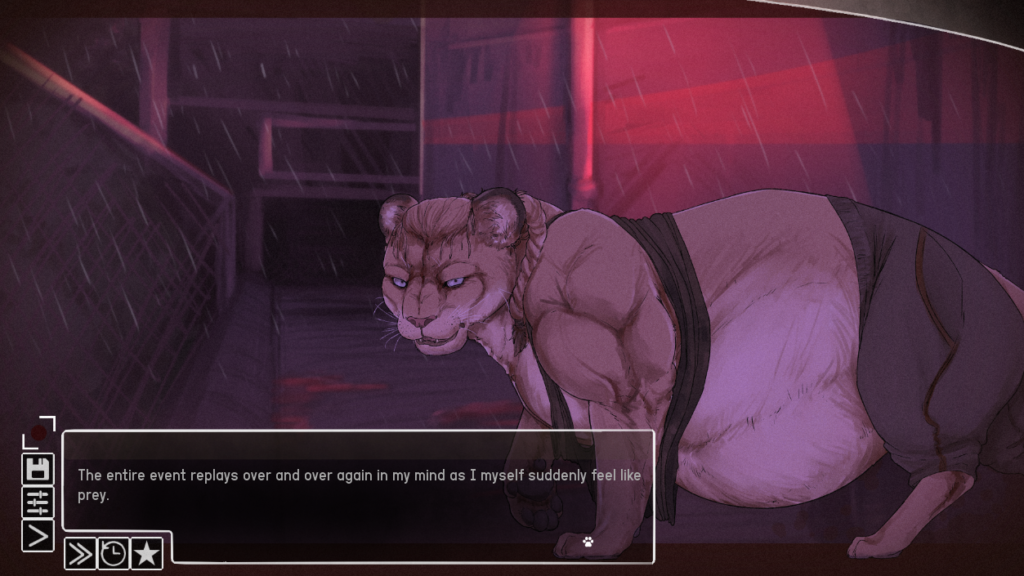Click the red record dot indicator
The width and height of the screenshot is (1024, 576).
[38, 434]
